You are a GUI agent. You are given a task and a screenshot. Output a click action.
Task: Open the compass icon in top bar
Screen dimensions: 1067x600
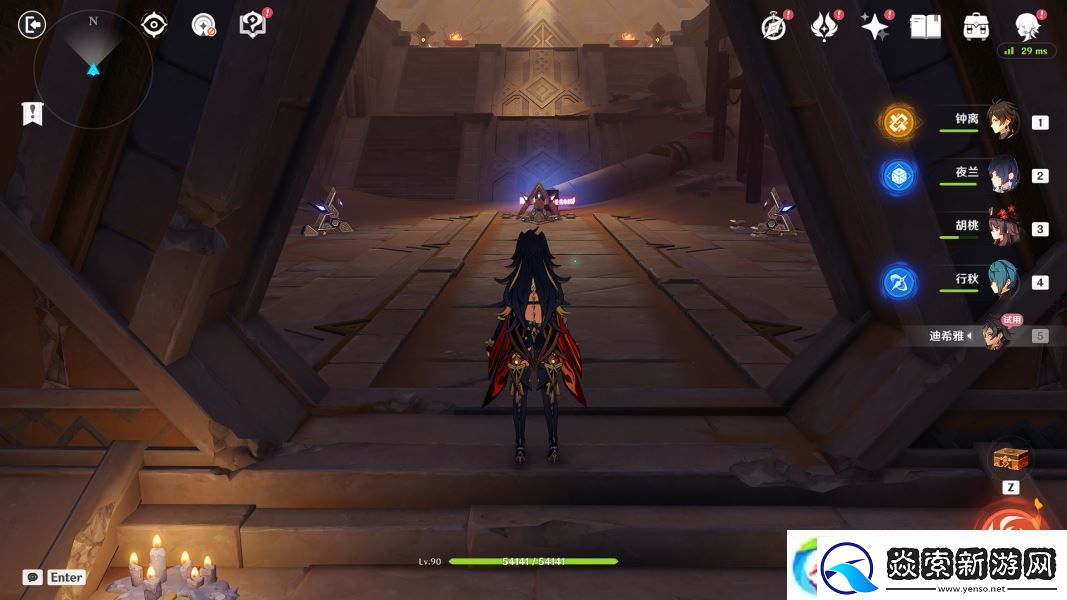coord(774,27)
